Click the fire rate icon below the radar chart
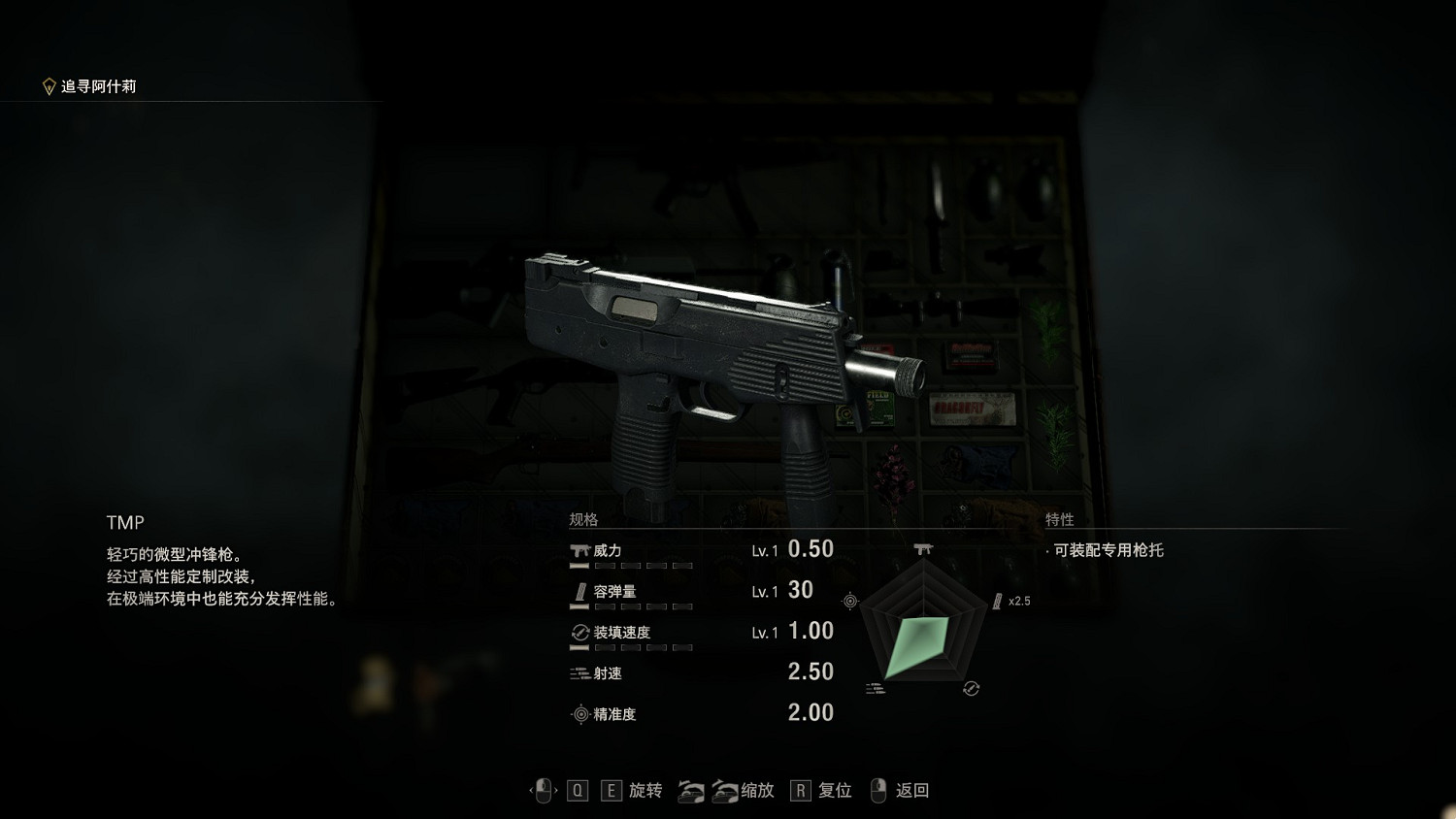Screen dimensions: 1456x819 [877, 686]
